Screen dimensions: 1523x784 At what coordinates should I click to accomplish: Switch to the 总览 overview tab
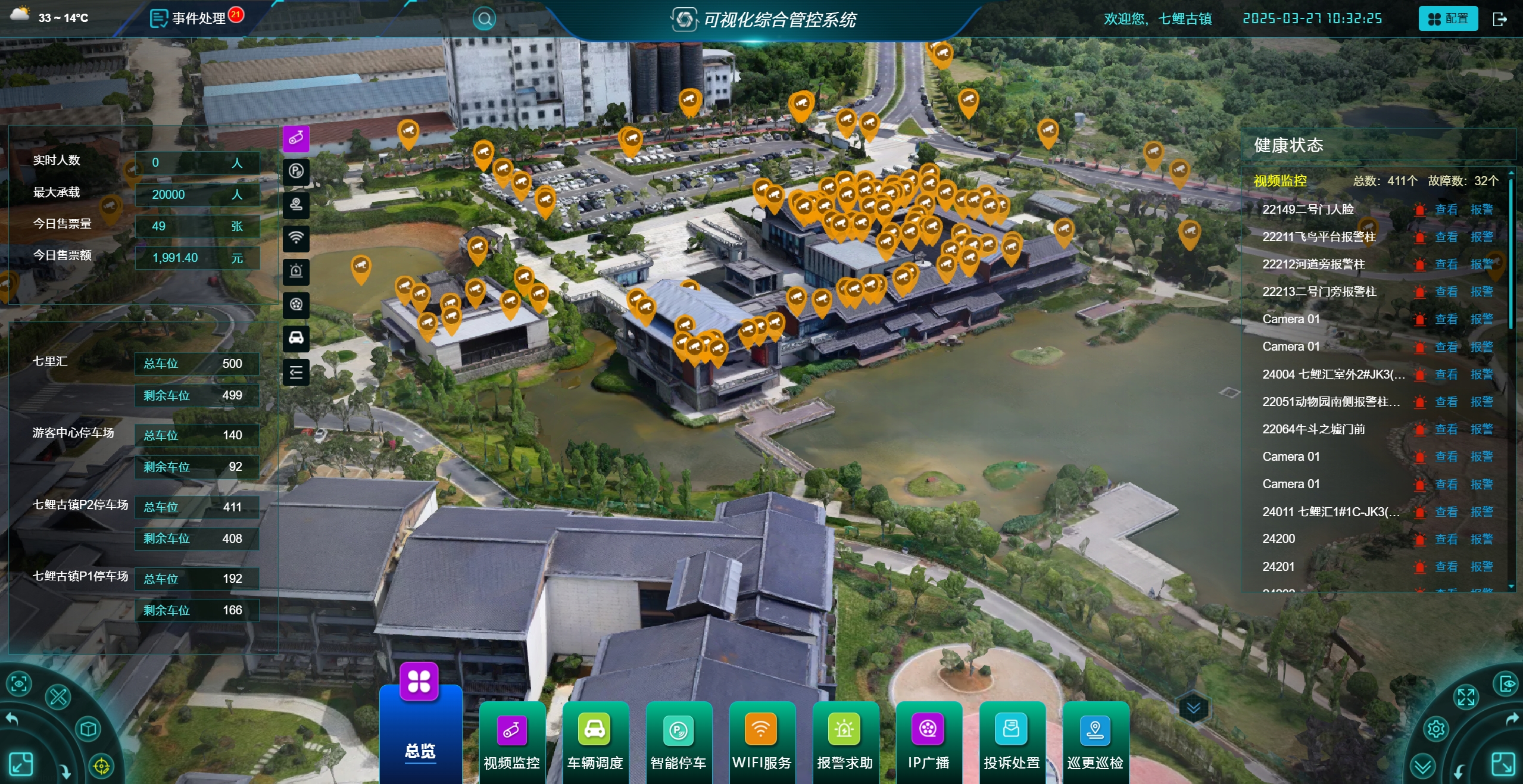(x=420, y=732)
